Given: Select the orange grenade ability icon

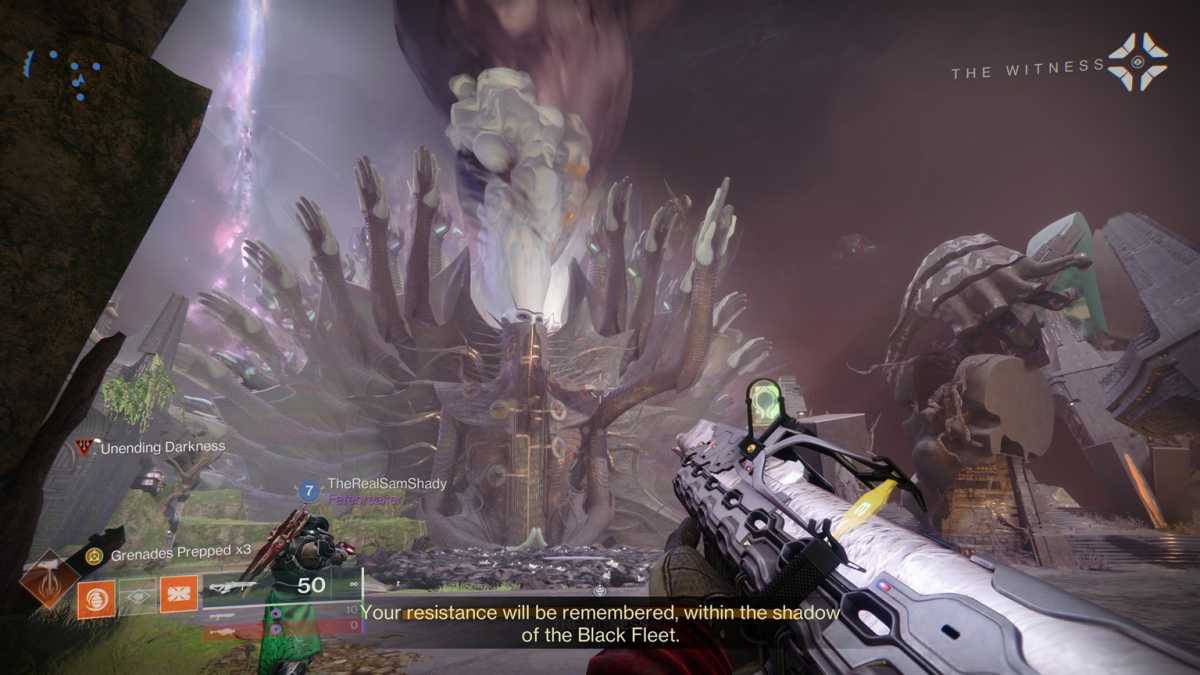Looking at the screenshot, I should pyautogui.click(x=96, y=598).
